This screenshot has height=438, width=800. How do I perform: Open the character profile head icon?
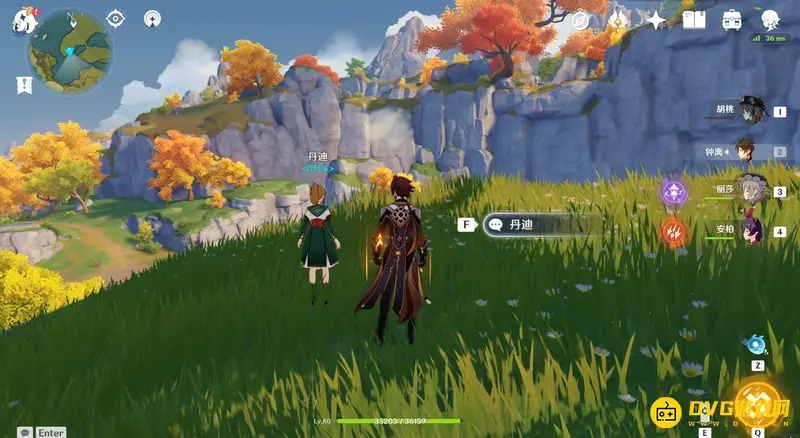coord(770,20)
